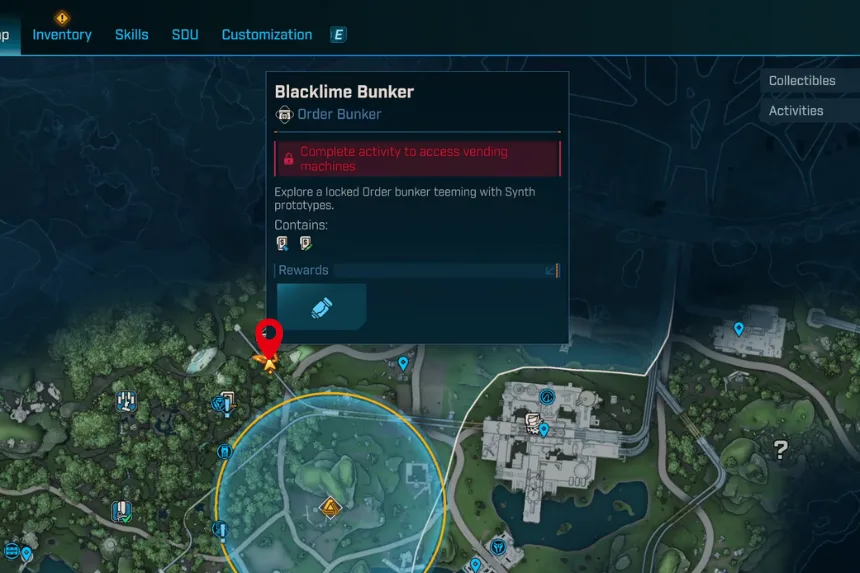Select the orange diamond marker inside the circle

tap(330, 508)
